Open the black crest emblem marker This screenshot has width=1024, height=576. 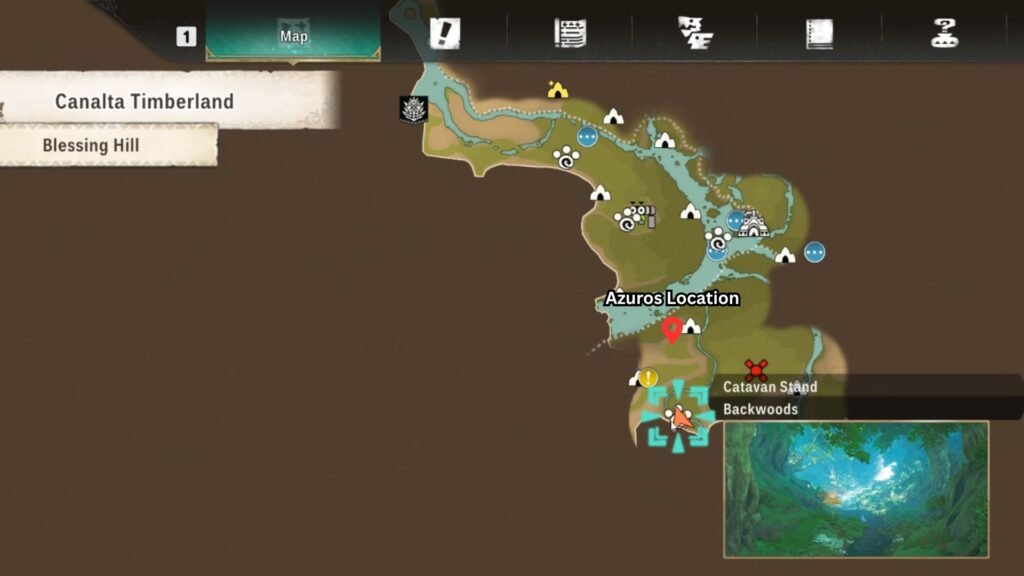(x=414, y=109)
